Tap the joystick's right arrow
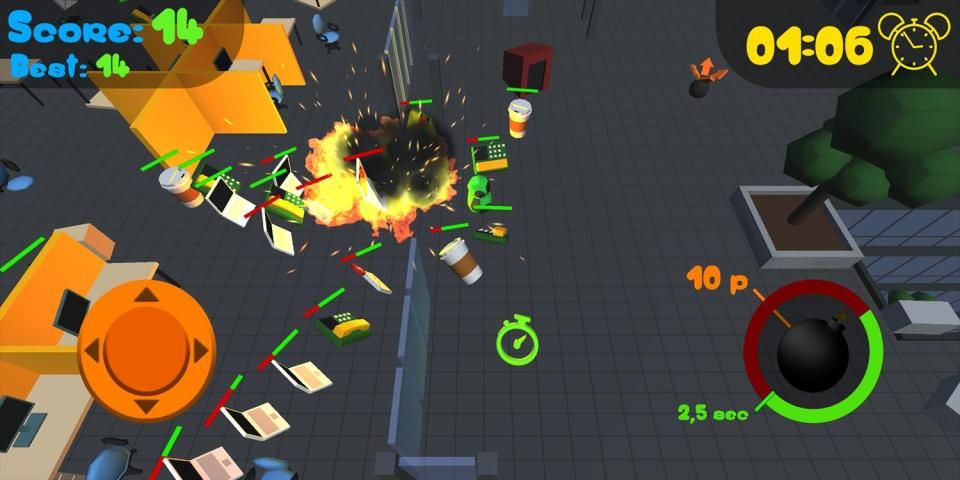 201,351
